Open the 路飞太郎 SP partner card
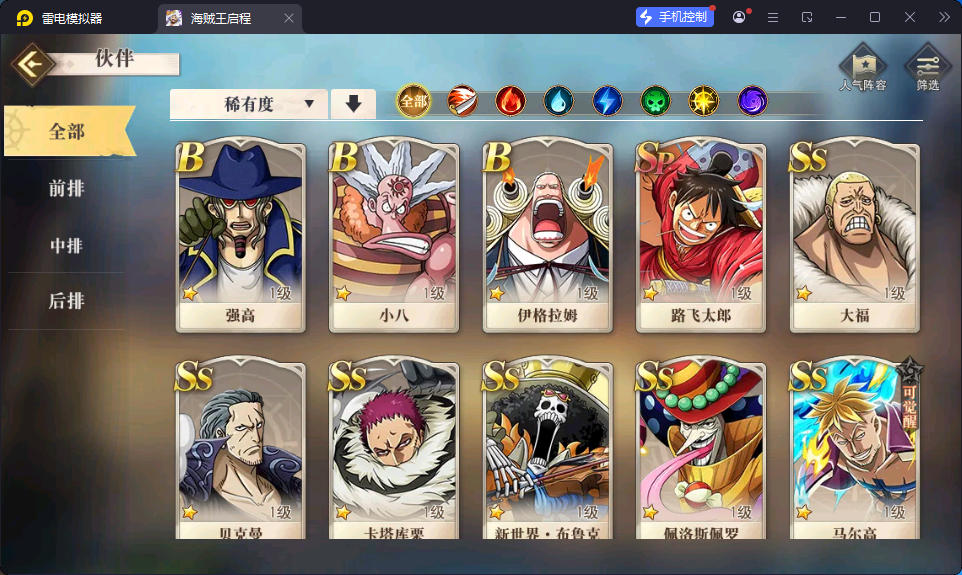Image resolution: width=962 pixels, height=575 pixels. tap(702, 237)
